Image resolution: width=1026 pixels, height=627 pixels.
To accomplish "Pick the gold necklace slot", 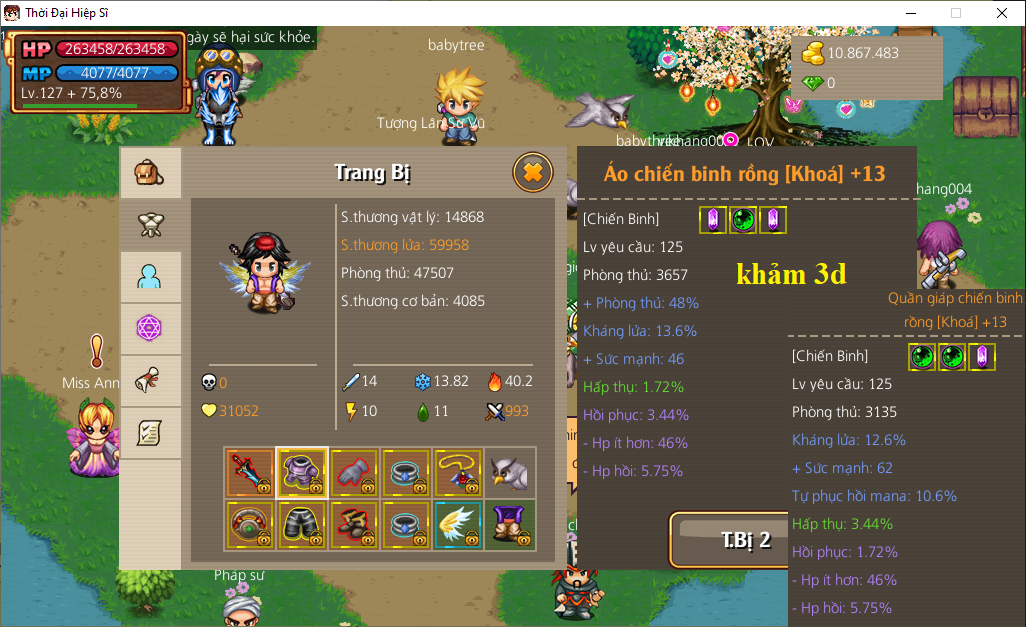I will 458,473.
